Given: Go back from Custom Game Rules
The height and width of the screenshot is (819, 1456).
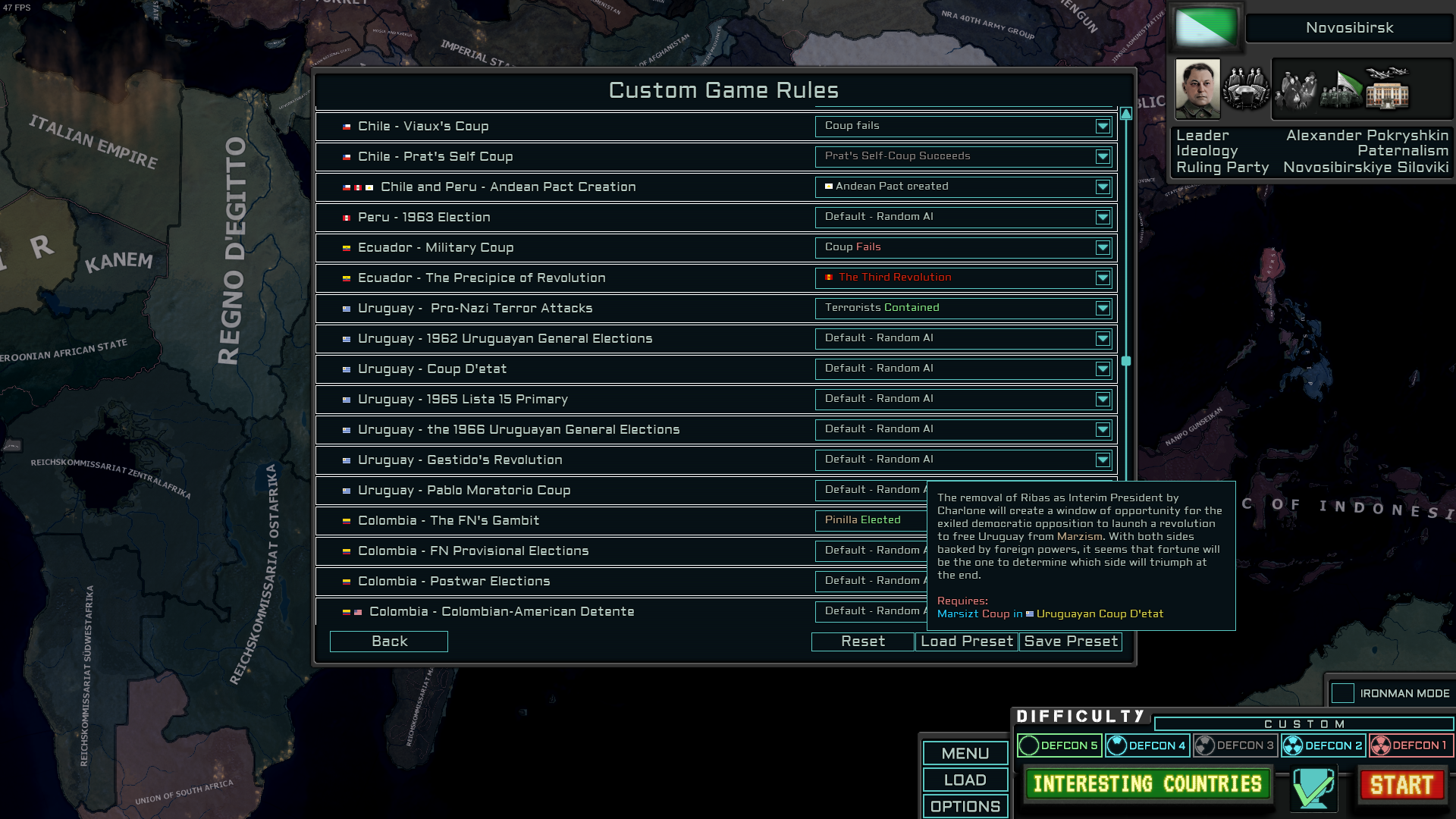Looking at the screenshot, I should 388,642.
